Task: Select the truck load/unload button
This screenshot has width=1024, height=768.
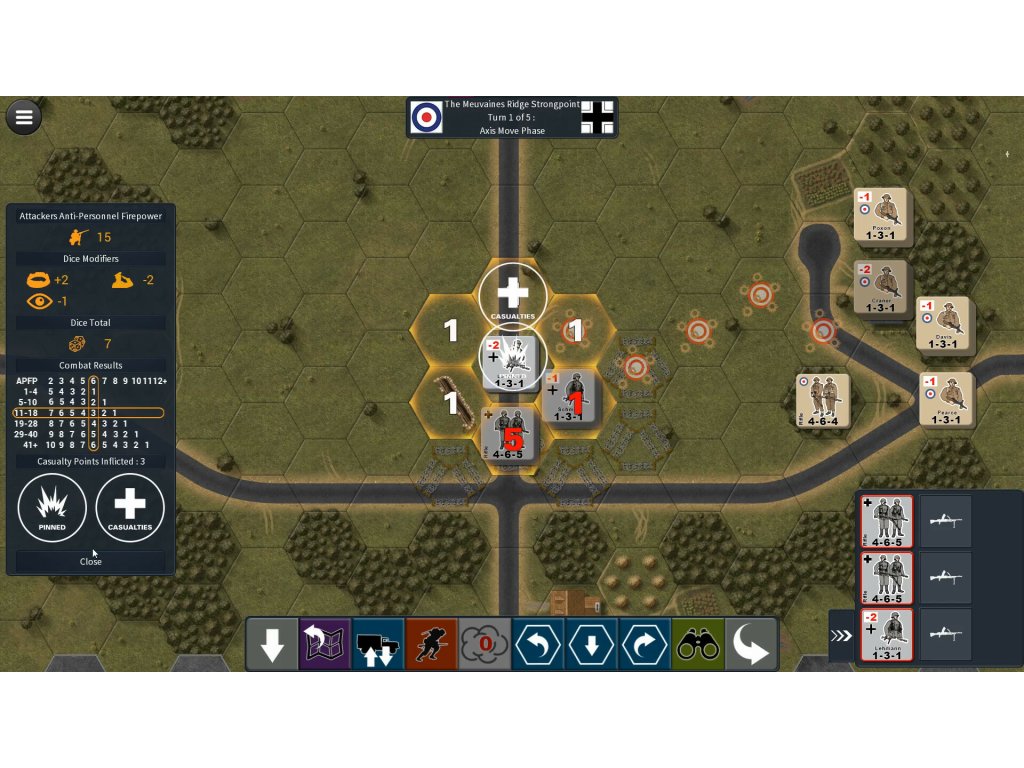Action: (x=378, y=645)
